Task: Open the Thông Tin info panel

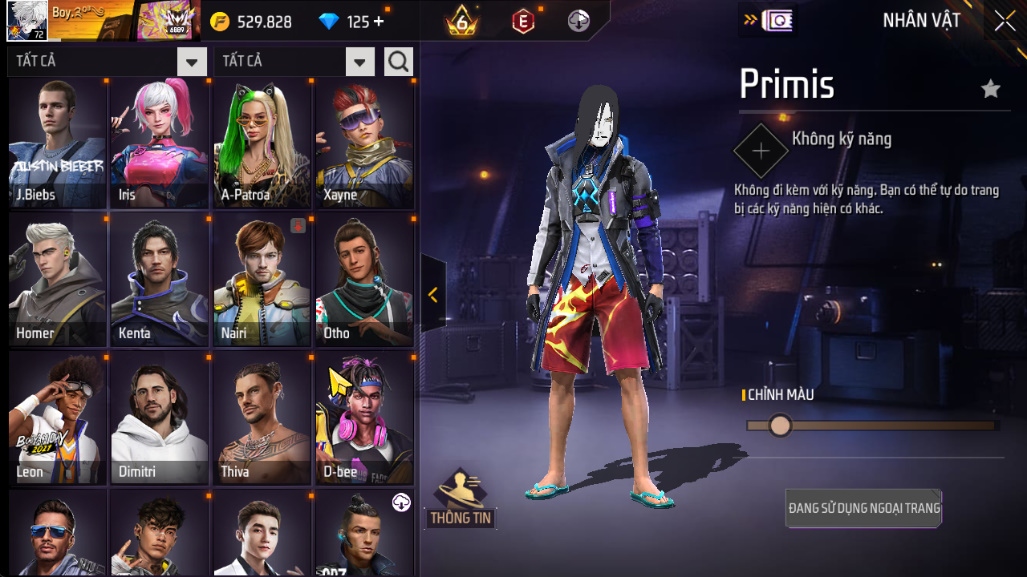Action: pyautogui.click(x=461, y=499)
